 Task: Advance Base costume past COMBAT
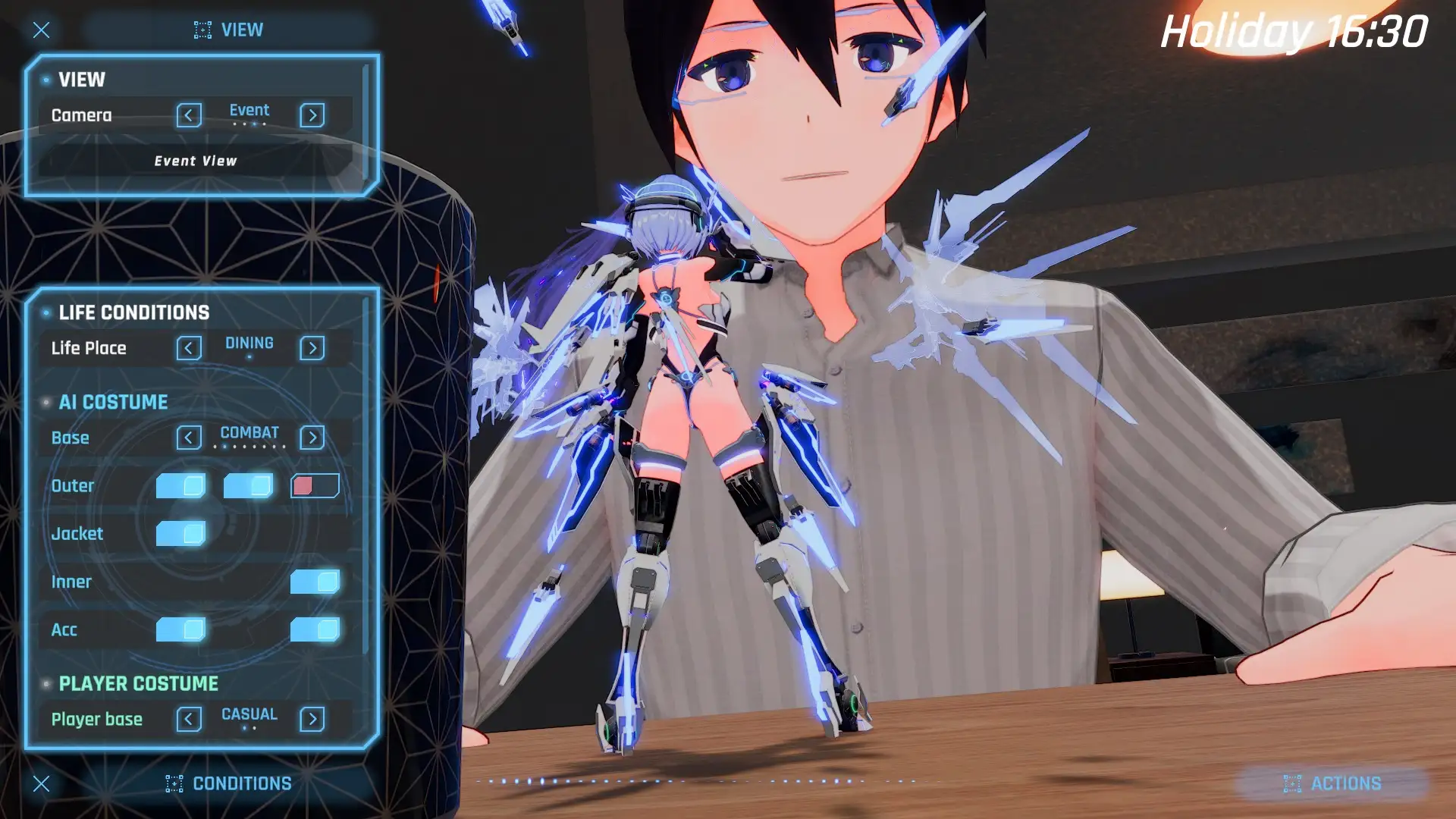click(x=312, y=438)
